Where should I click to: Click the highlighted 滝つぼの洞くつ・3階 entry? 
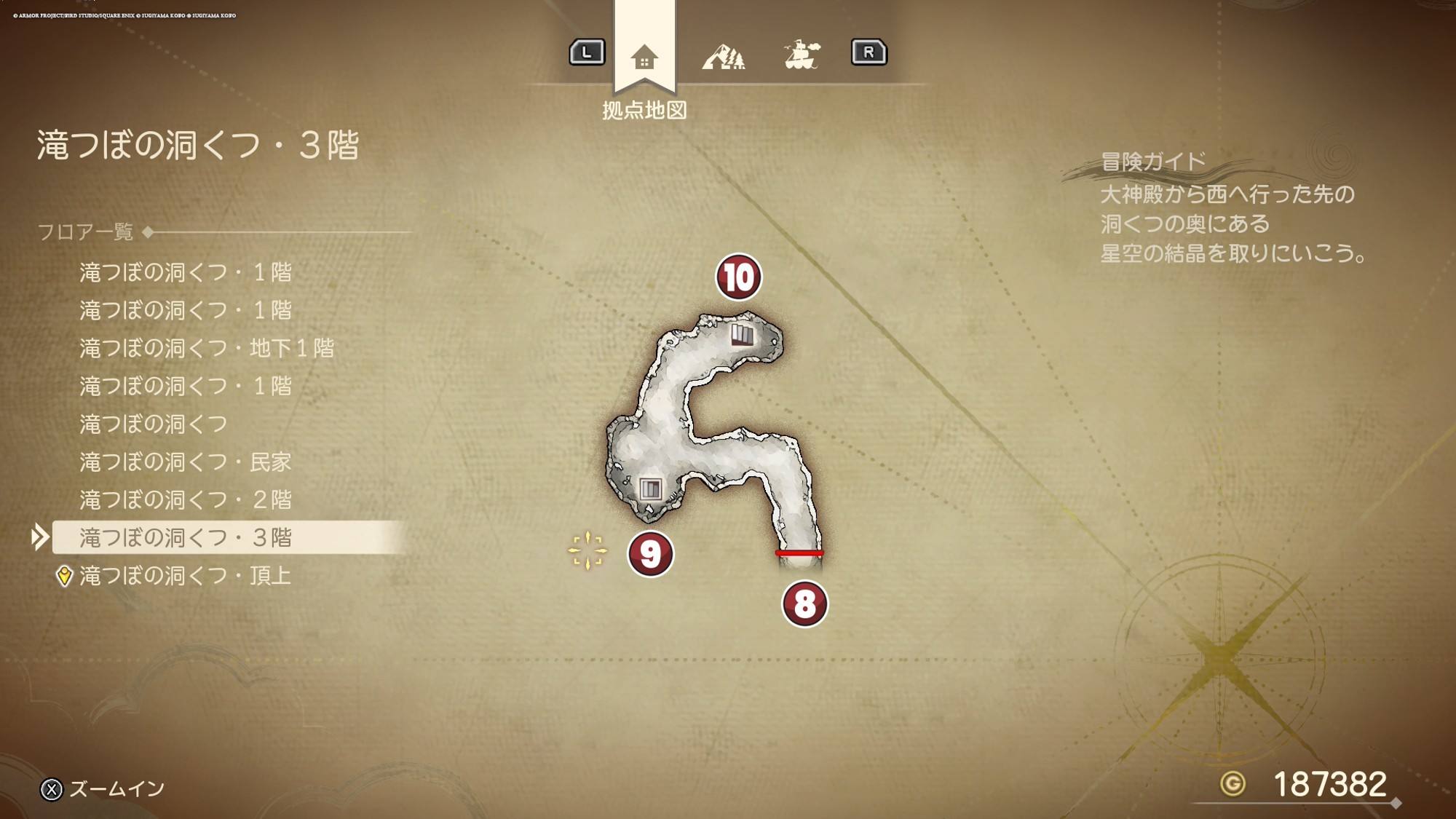coord(185,537)
